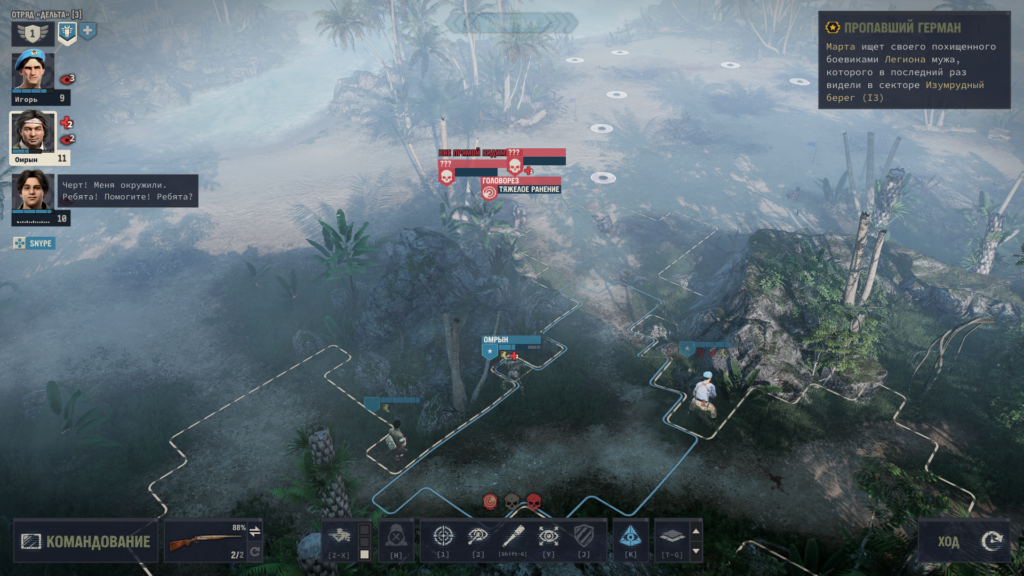Click the blue plus shield squad icon

pyautogui.click(x=88, y=32)
